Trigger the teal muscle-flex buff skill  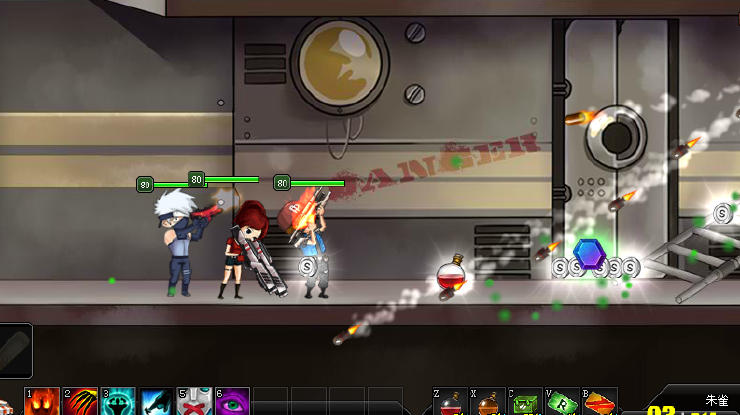click(x=119, y=403)
